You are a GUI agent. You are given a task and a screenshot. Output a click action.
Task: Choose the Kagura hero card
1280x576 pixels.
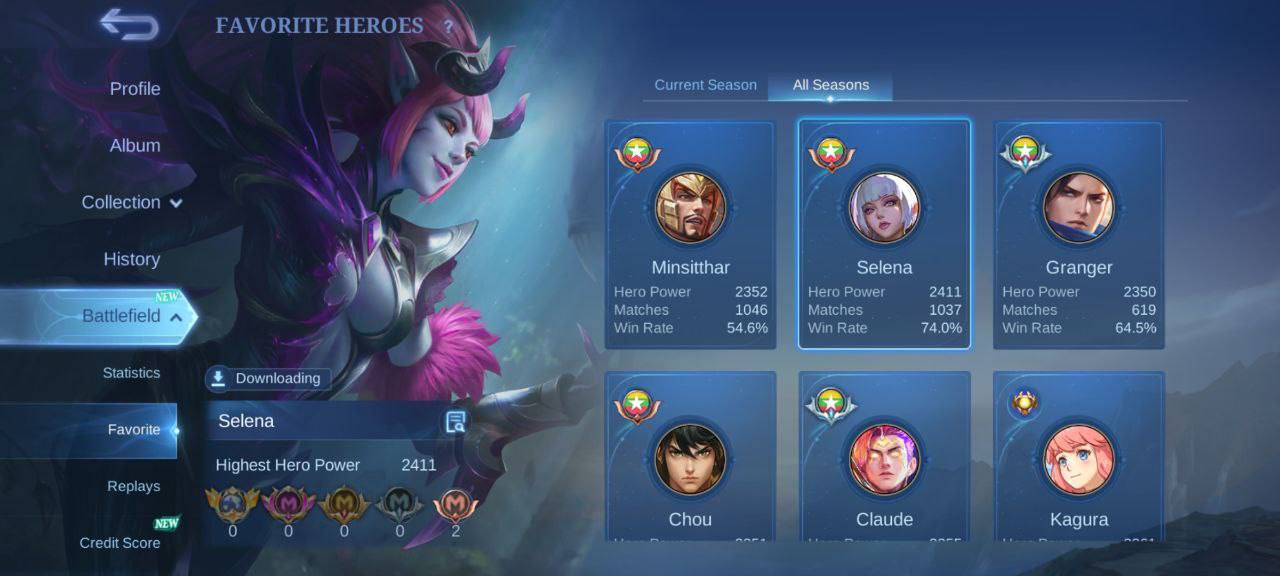(1078, 458)
